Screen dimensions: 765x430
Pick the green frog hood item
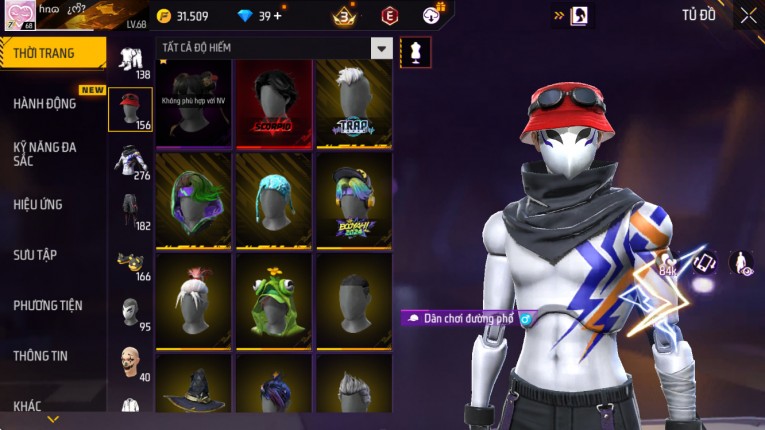pos(273,292)
